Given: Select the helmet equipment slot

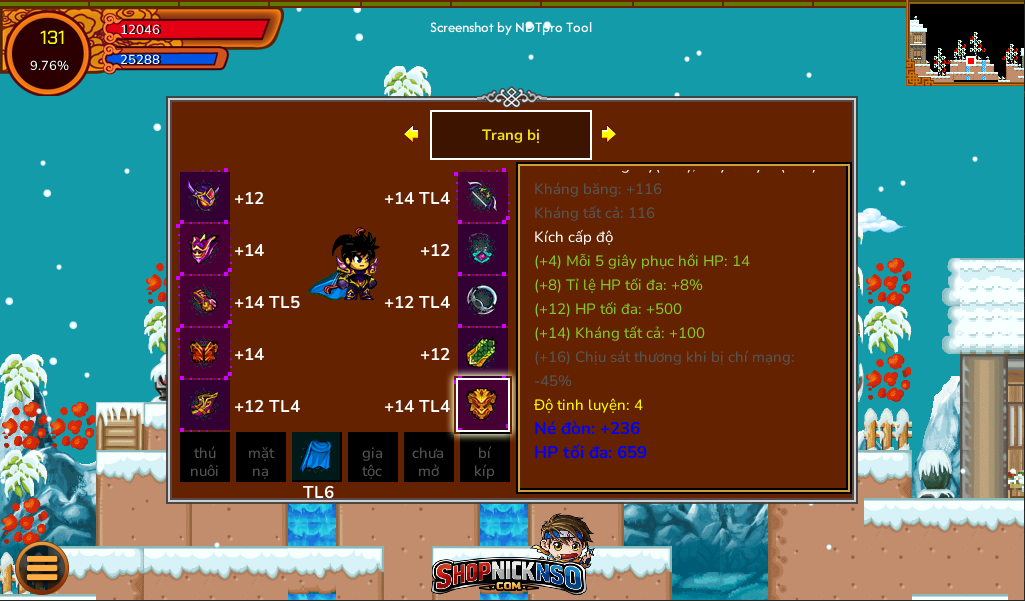Looking at the screenshot, I should [205, 197].
